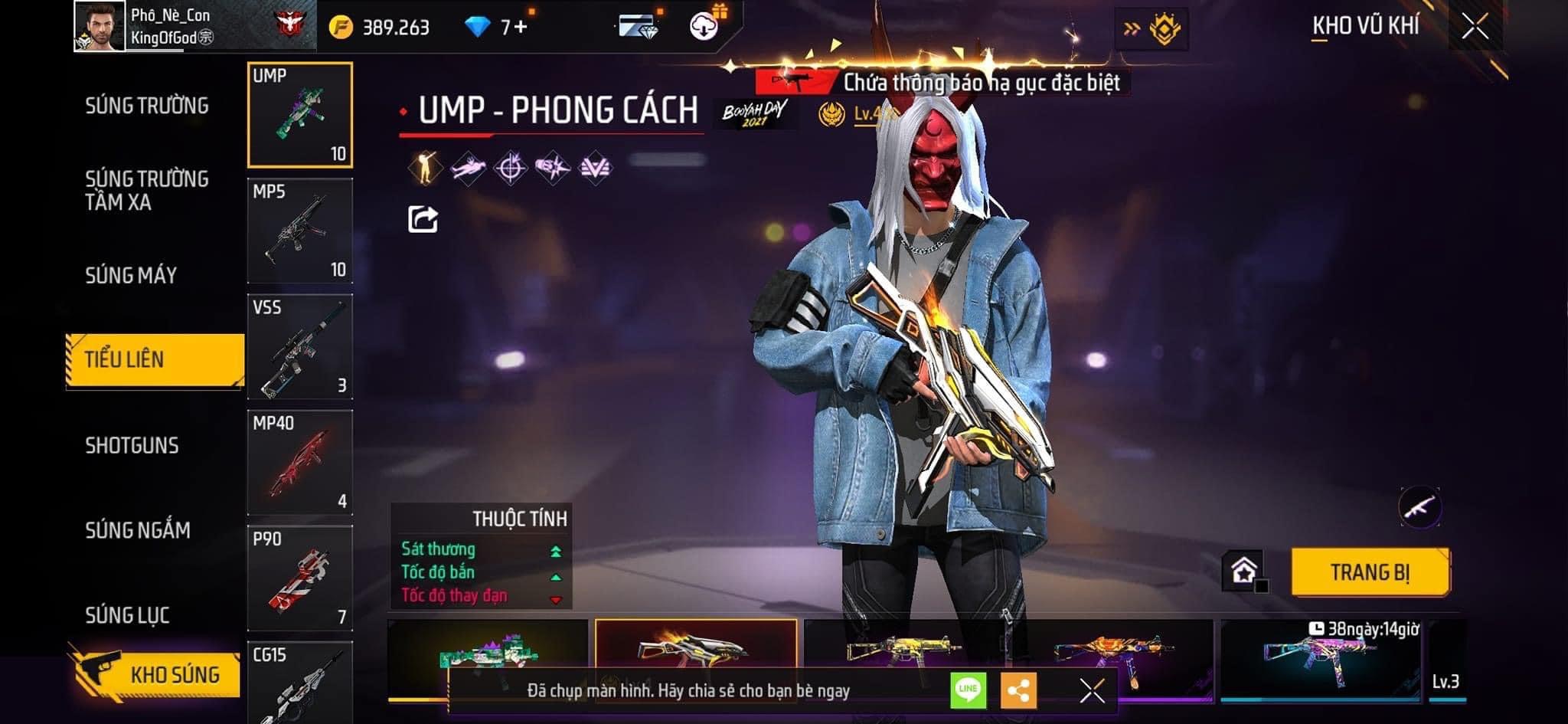This screenshot has width=1568, height=724.
Task: Close the Kho Vũ Khí screen
Action: pyautogui.click(x=1475, y=27)
